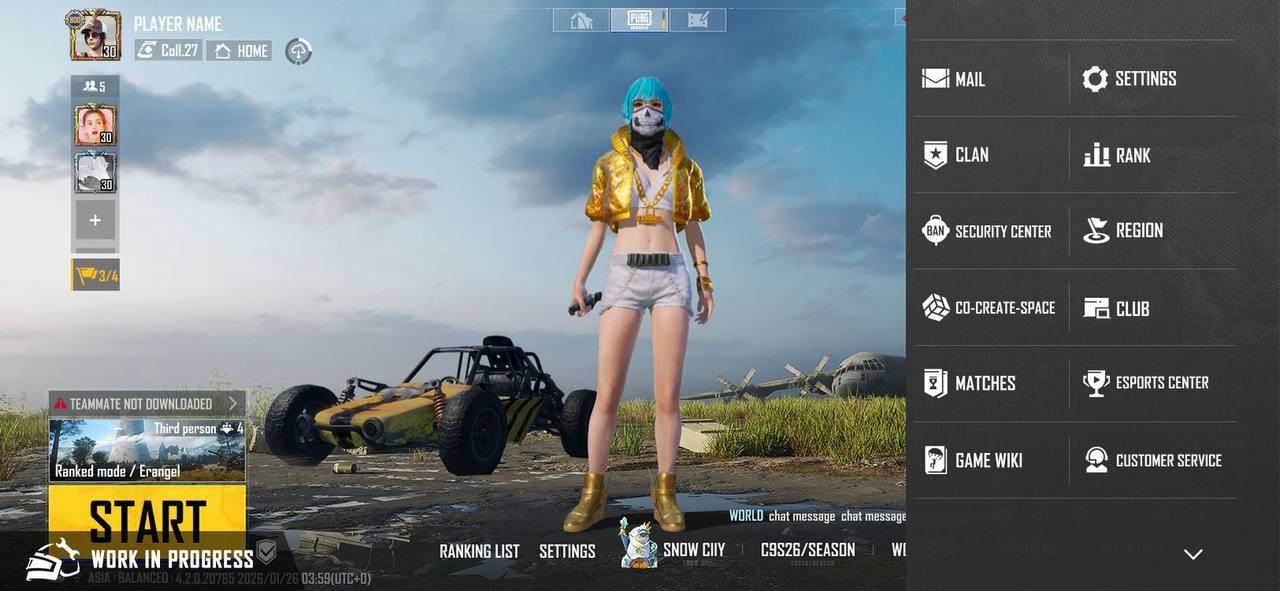Open the Game Wiki
This screenshot has width=1280, height=591.
click(x=972, y=460)
